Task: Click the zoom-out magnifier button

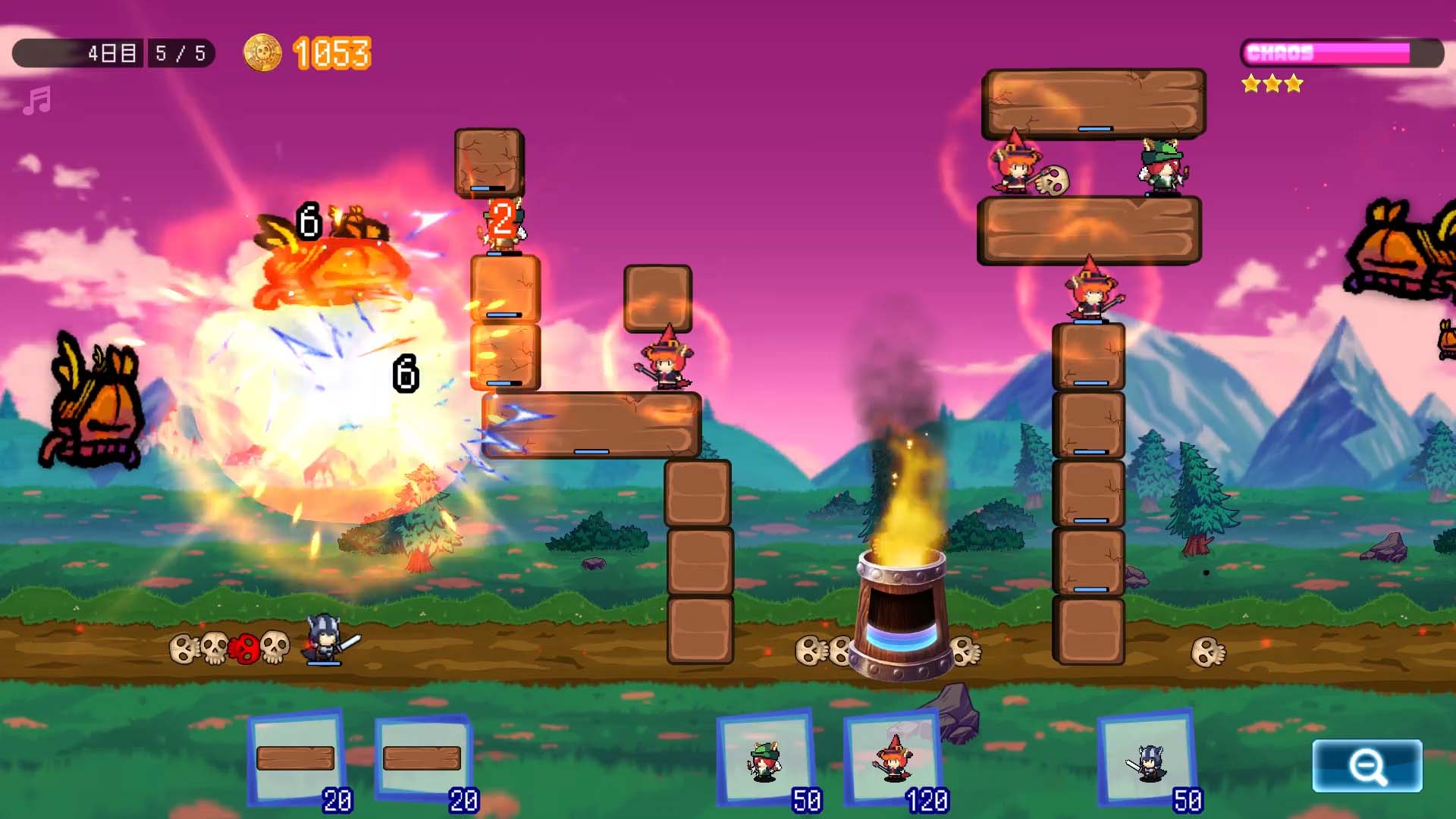Action: coord(1367,766)
